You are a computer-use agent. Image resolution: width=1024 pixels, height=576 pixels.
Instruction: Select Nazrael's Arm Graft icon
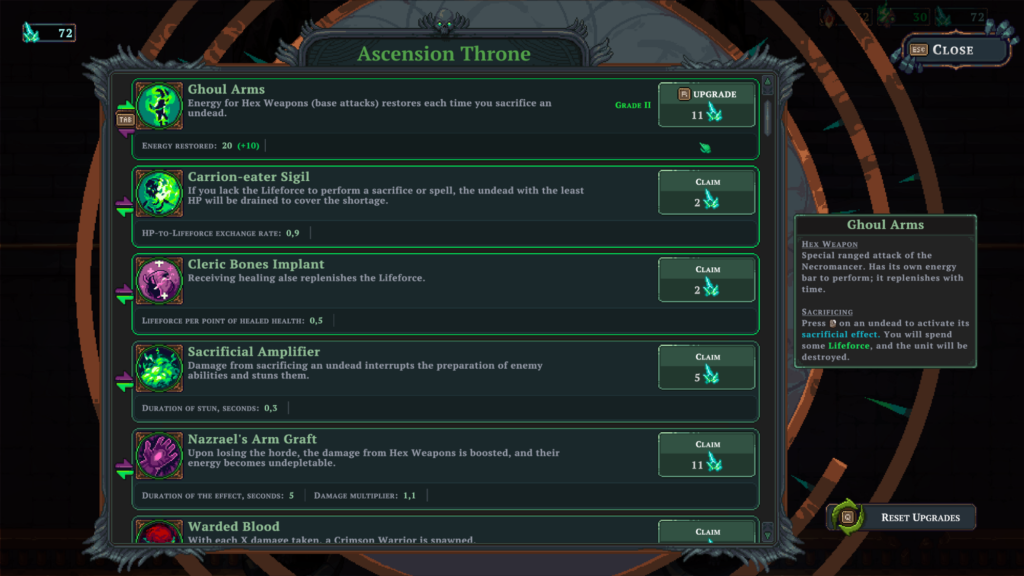click(158, 454)
